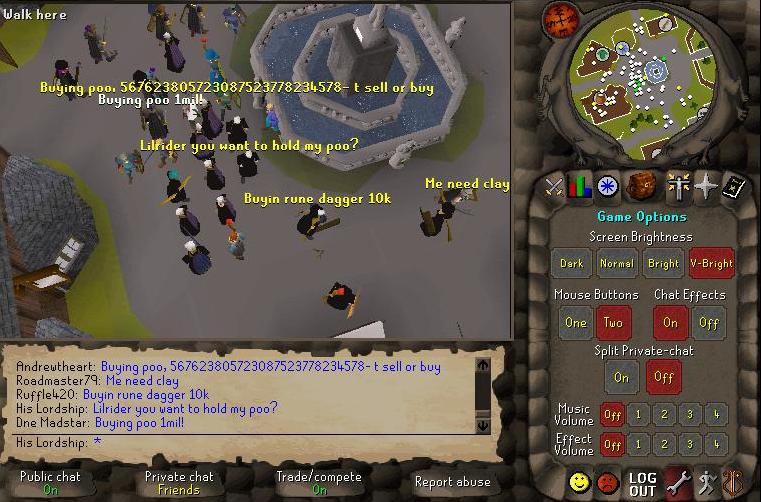Set effect volume to level 2

[663, 444]
